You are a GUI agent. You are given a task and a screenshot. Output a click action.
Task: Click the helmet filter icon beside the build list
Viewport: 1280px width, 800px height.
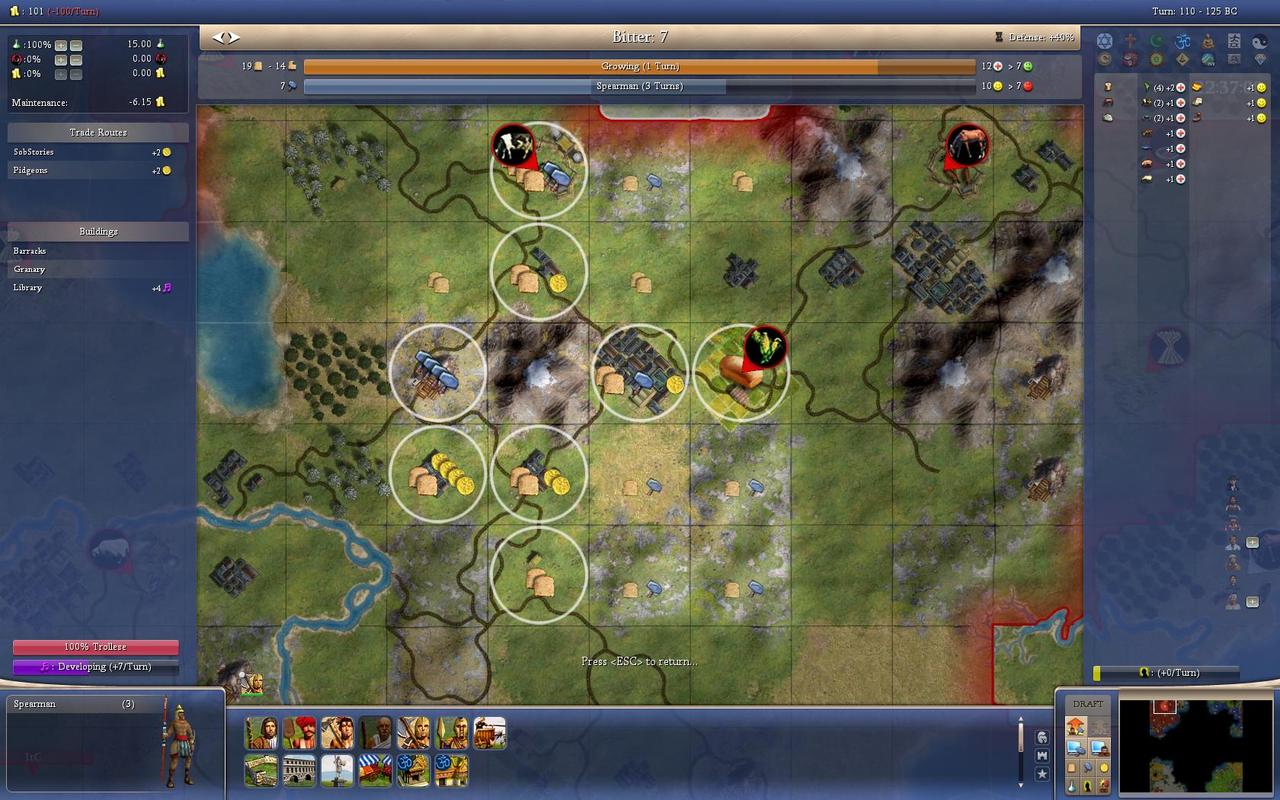pos(1043,737)
